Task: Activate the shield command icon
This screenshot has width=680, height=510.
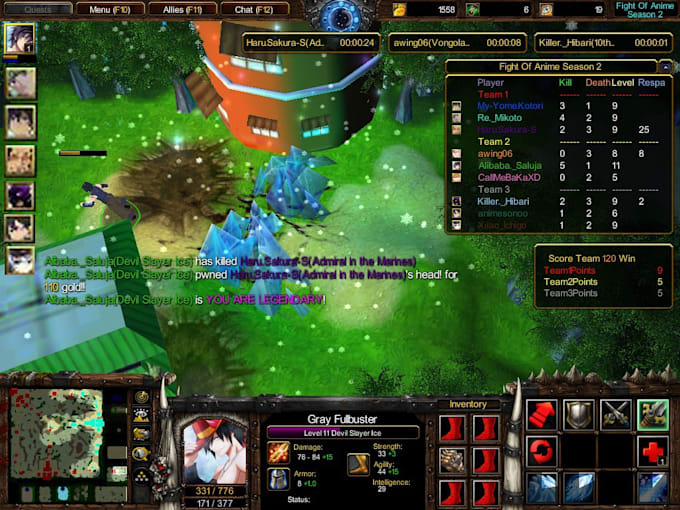Action: [579, 414]
